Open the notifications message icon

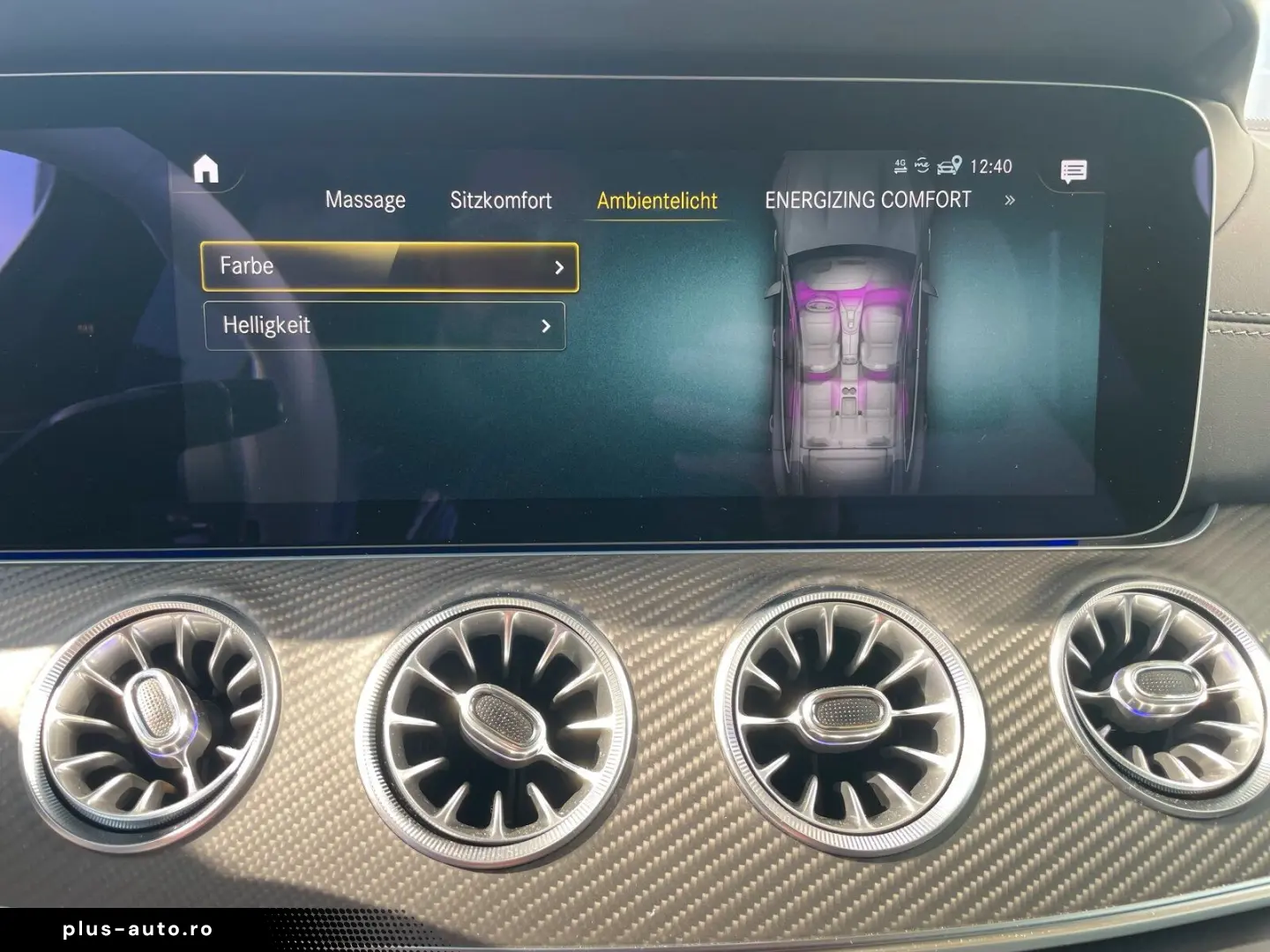[x=1072, y=169]
